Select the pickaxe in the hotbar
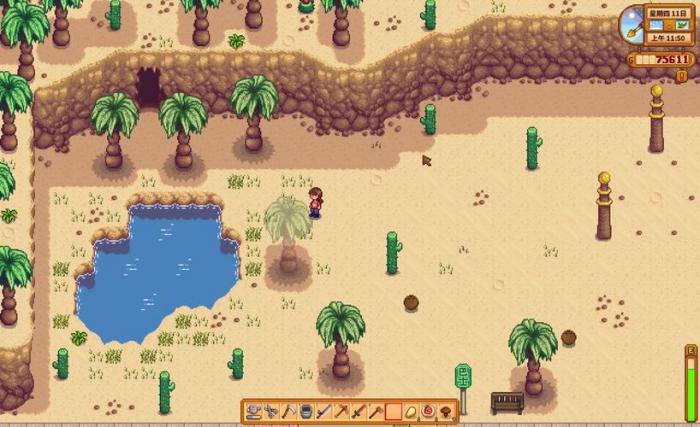Screen dimensions: 700x427 coord(341,411)
